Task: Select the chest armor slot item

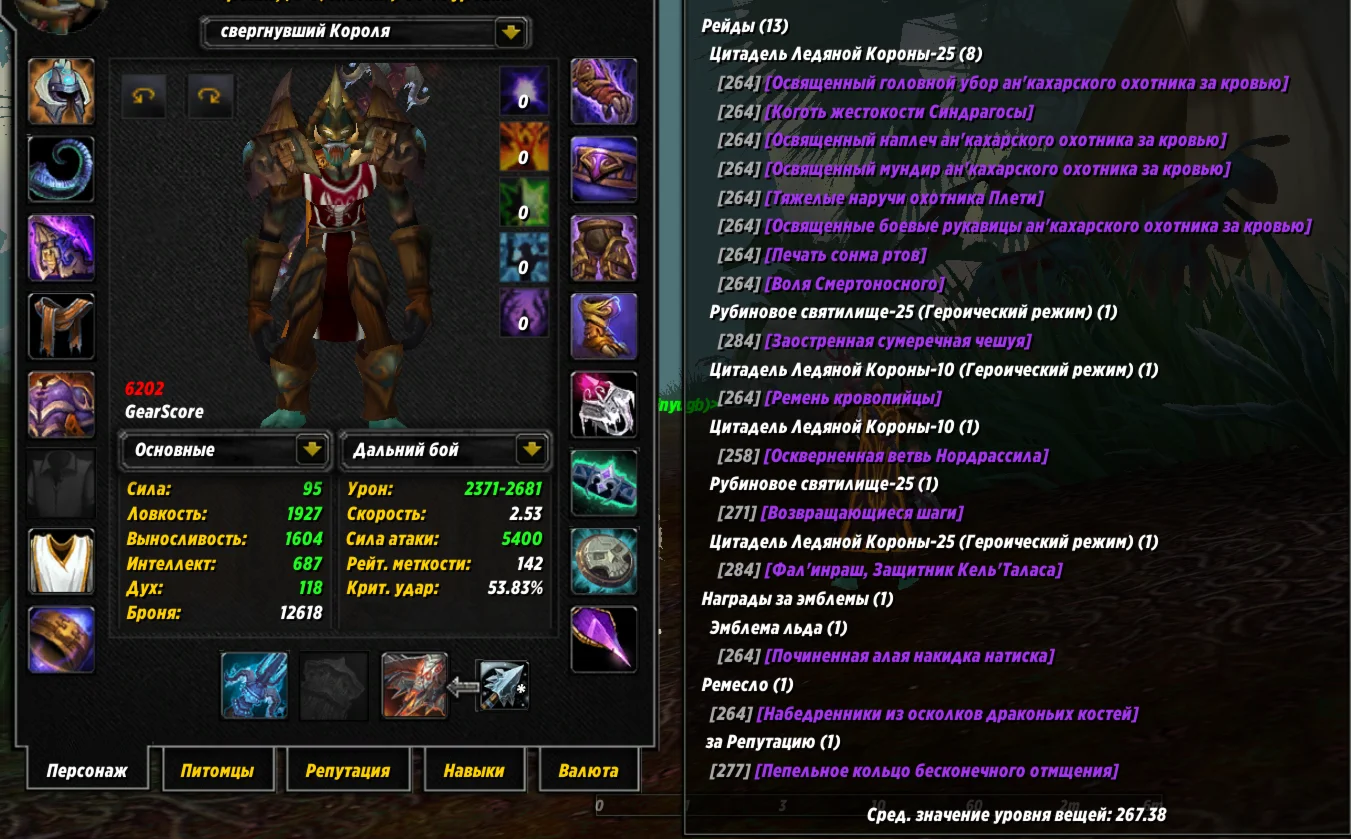Action: pyautogui.click(x=61, y=405)
